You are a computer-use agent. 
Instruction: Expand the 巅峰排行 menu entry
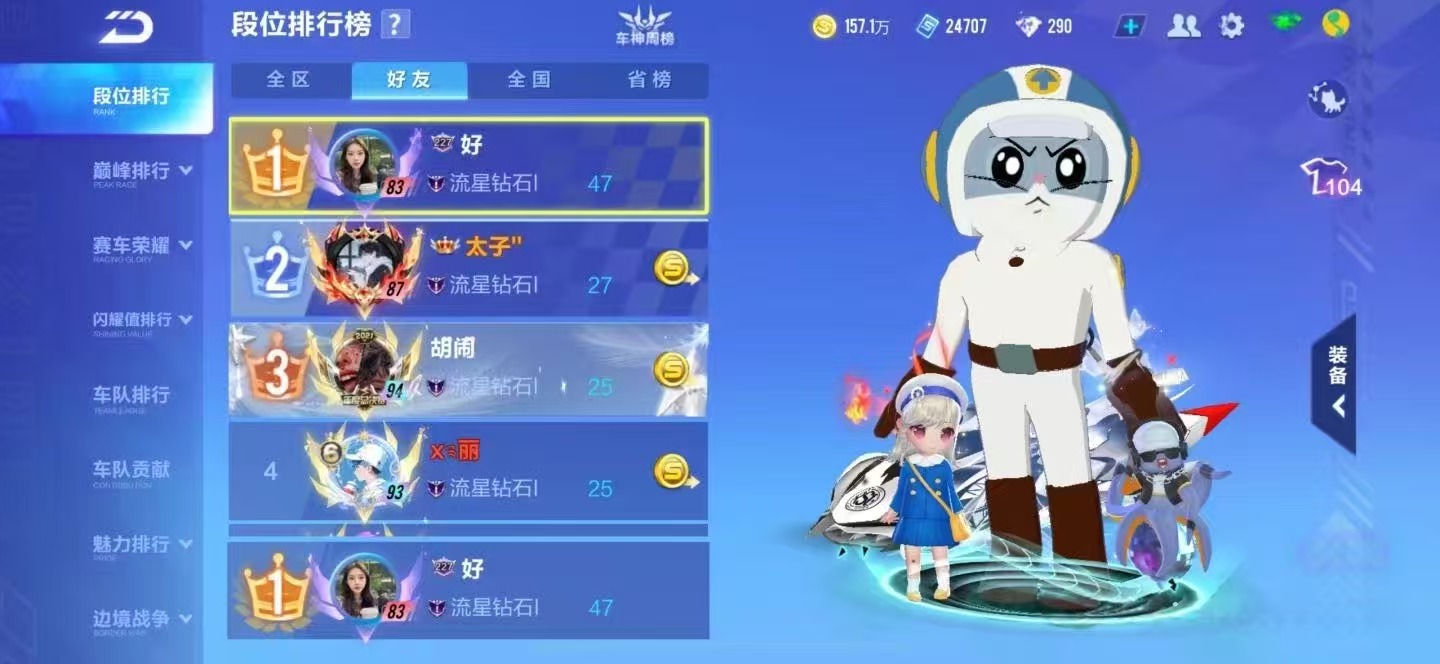pyautogui.click(x=142, y=171)
